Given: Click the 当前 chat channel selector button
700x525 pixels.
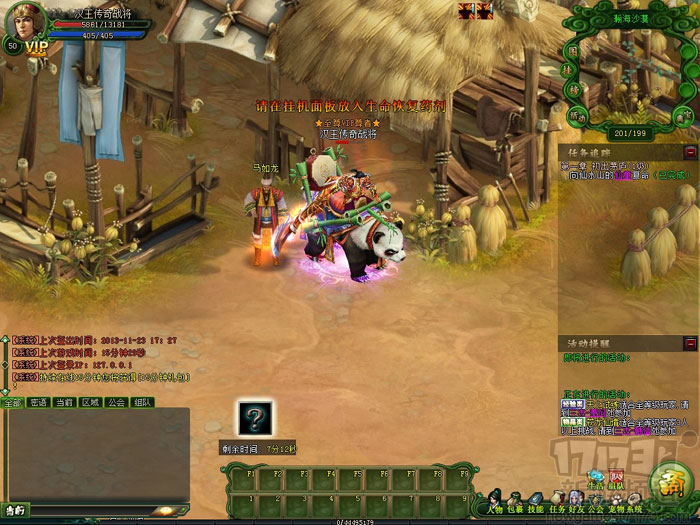Looking at the screenshot, I should (x=14, y=510).
